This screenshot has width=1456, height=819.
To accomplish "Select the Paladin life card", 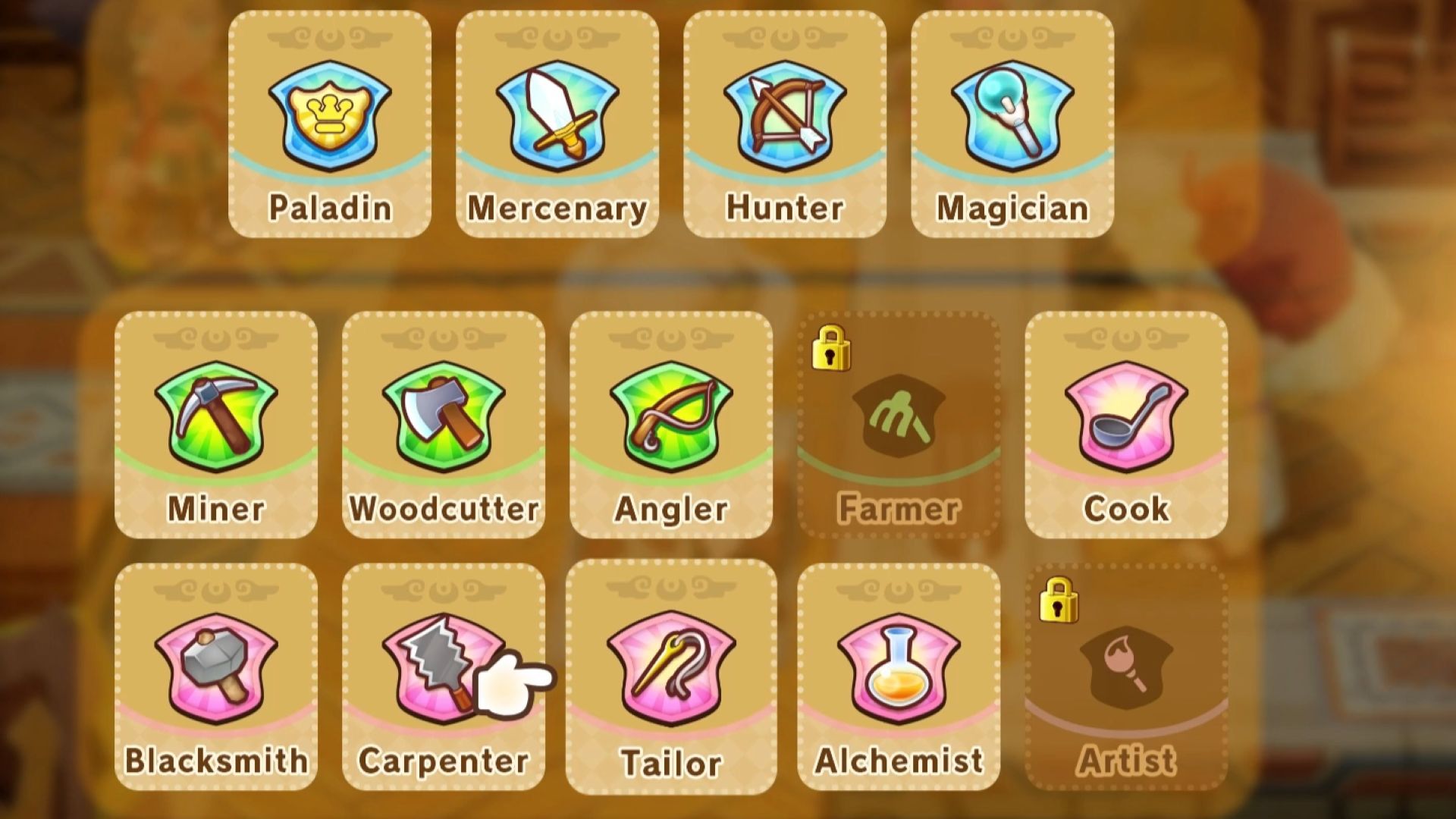I will pyautogui.click(x=330, y=124).
